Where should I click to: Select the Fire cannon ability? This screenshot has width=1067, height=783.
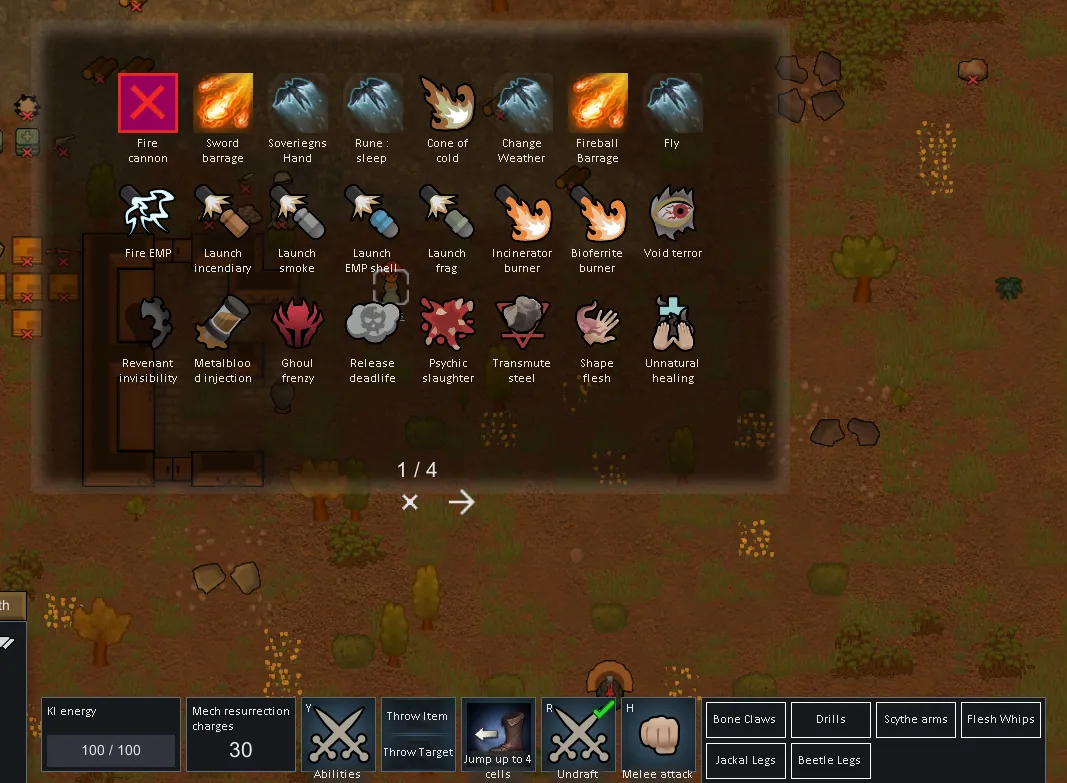[148, 103]
